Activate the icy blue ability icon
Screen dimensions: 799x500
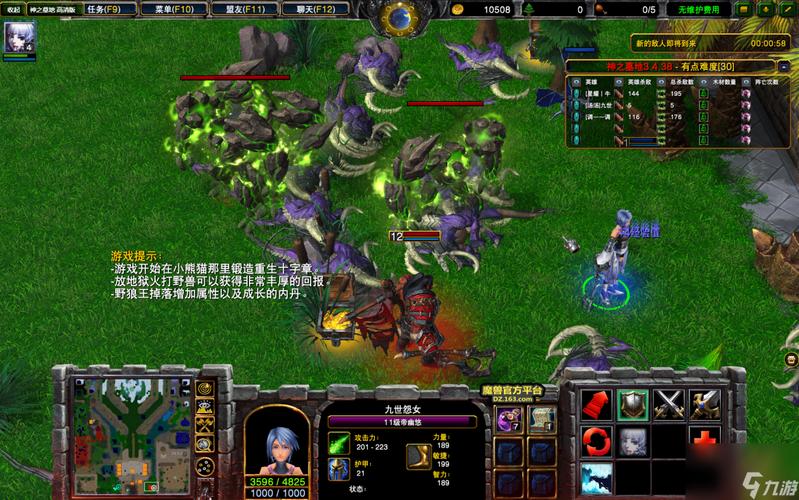click(x=596, y=476)
